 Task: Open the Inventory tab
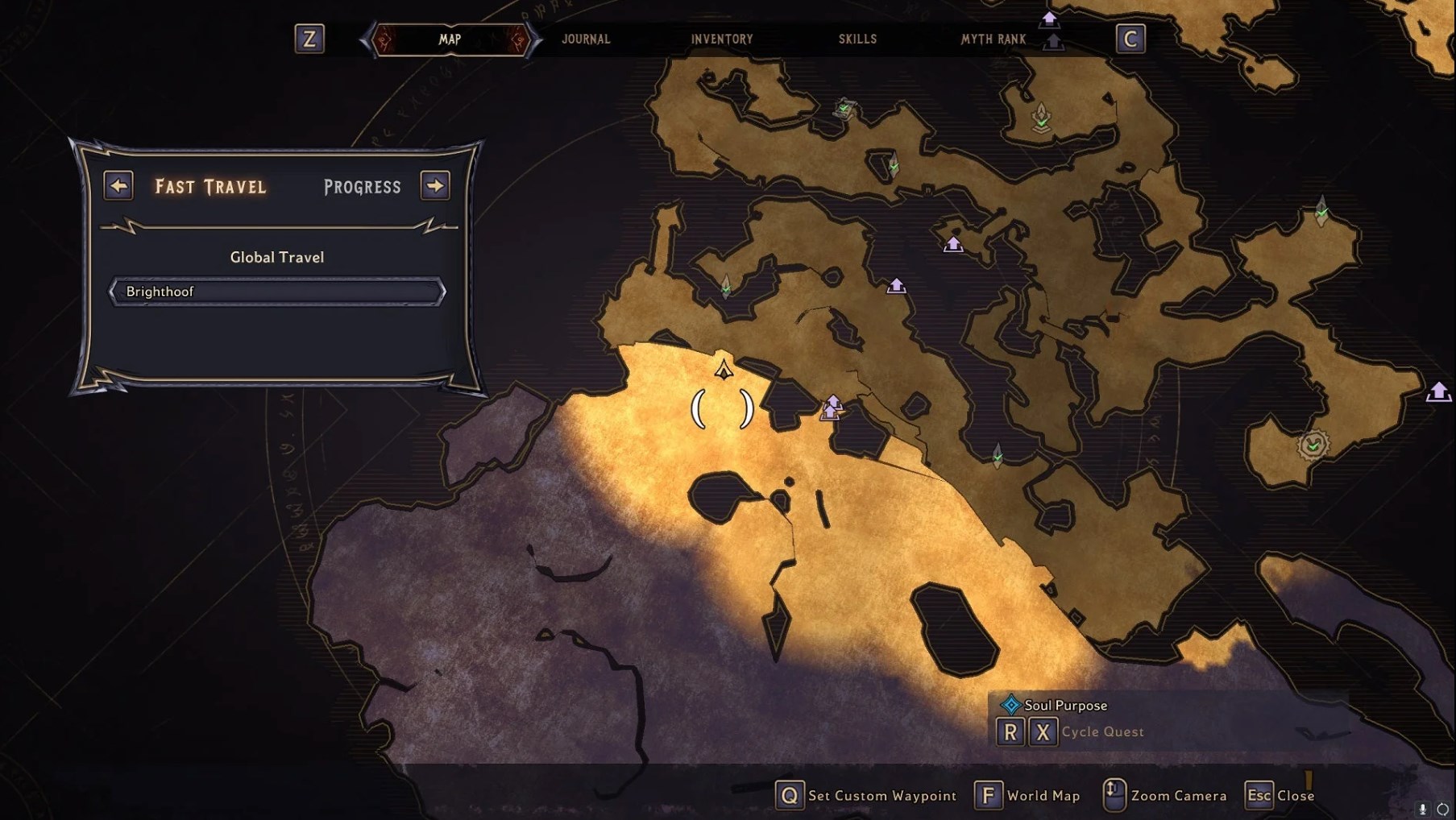pos(721,39)
